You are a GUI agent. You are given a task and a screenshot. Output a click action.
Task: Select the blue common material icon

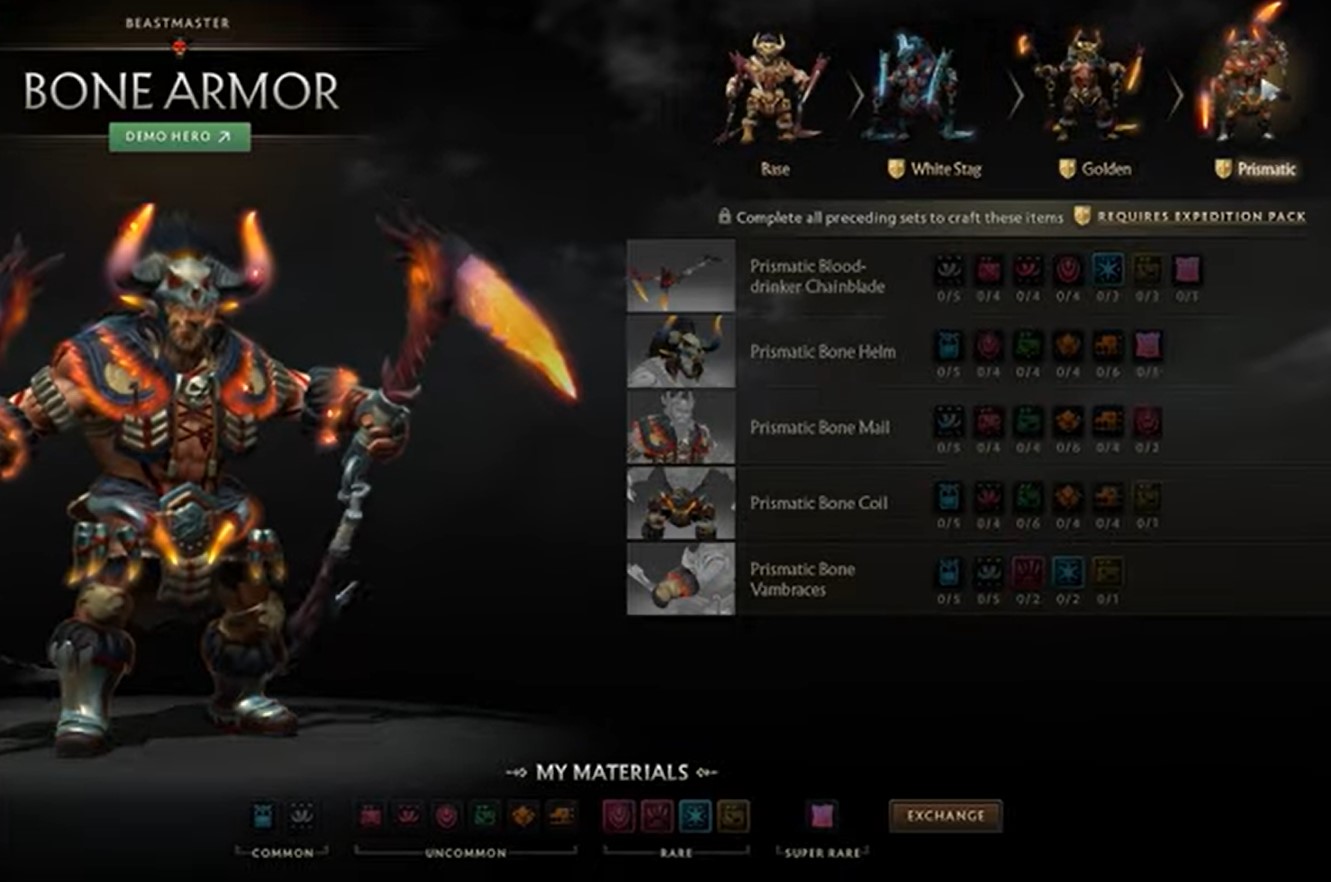tap(262, 814)
